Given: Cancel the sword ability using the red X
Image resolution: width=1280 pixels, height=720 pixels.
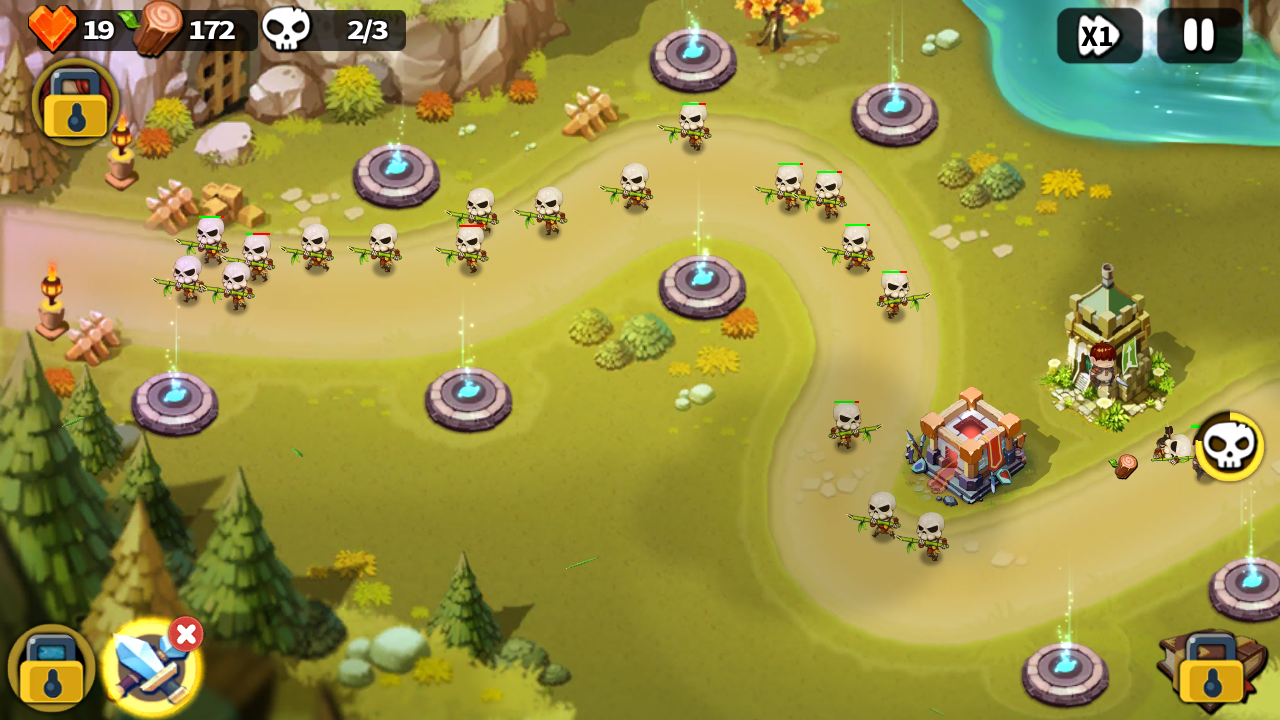Looking at the screenshot, I should [185, 634].
